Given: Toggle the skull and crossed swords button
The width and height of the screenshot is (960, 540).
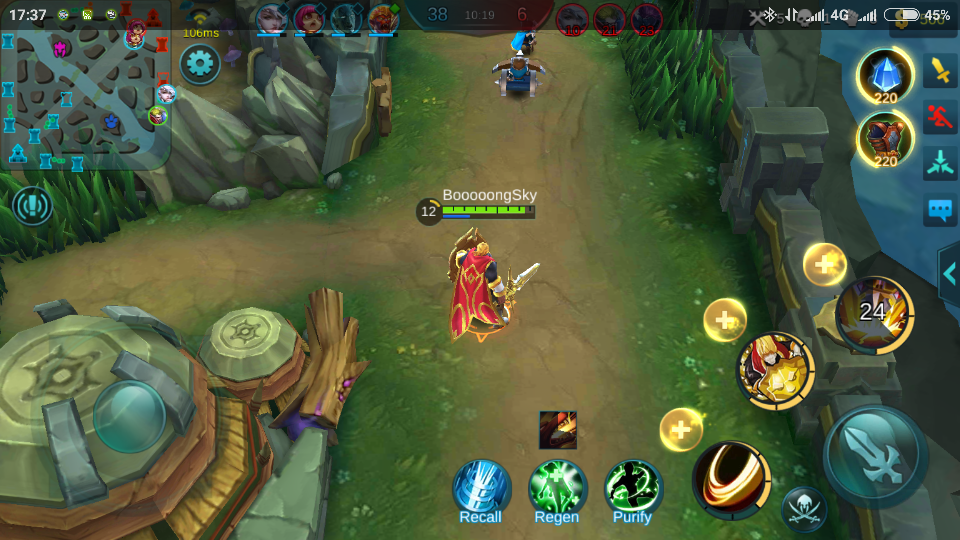Looking at the screenshot, I should [x=803, y=509].
